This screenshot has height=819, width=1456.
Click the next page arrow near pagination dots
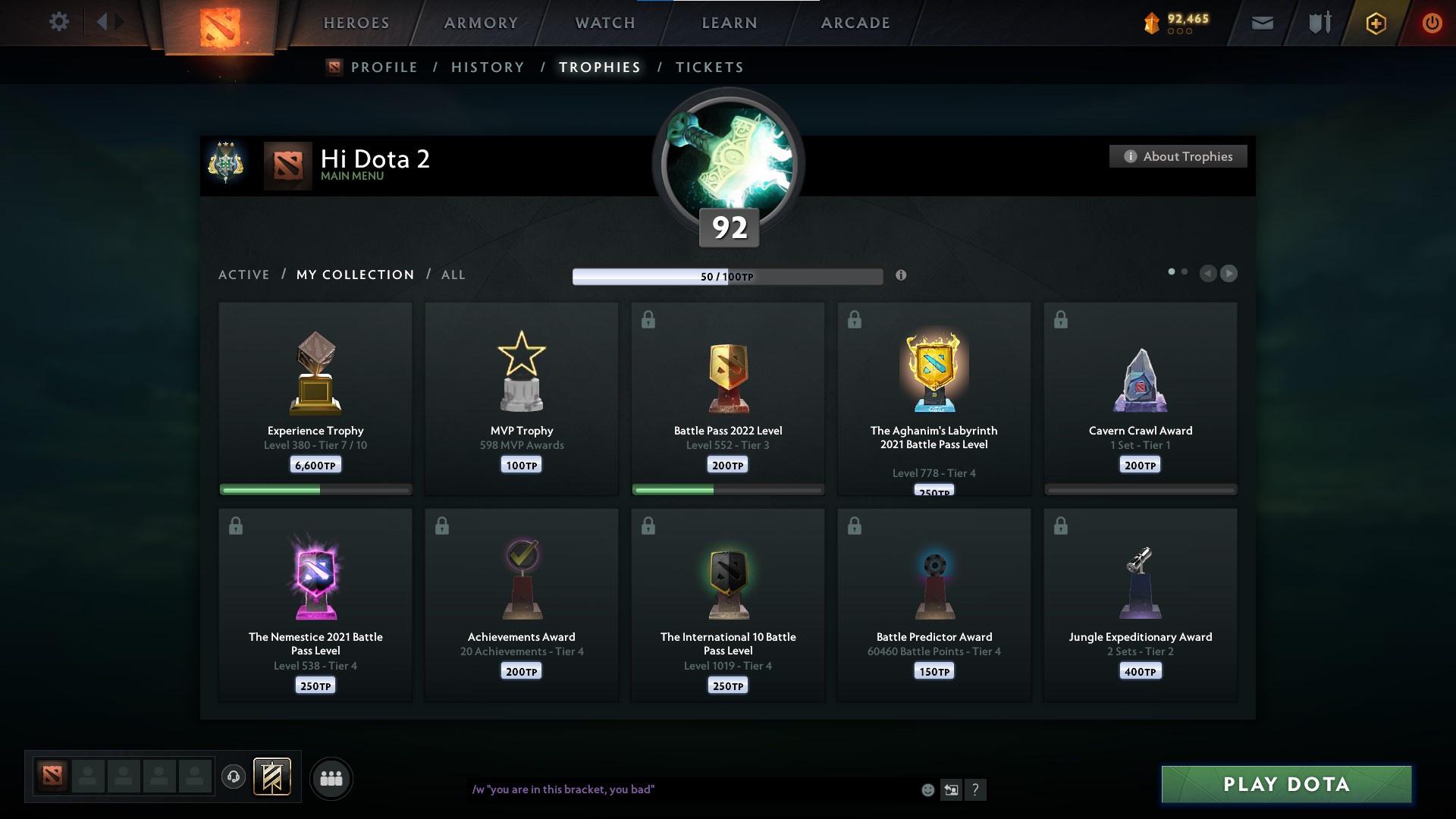pyautogui.click(x=1229, y=274)
